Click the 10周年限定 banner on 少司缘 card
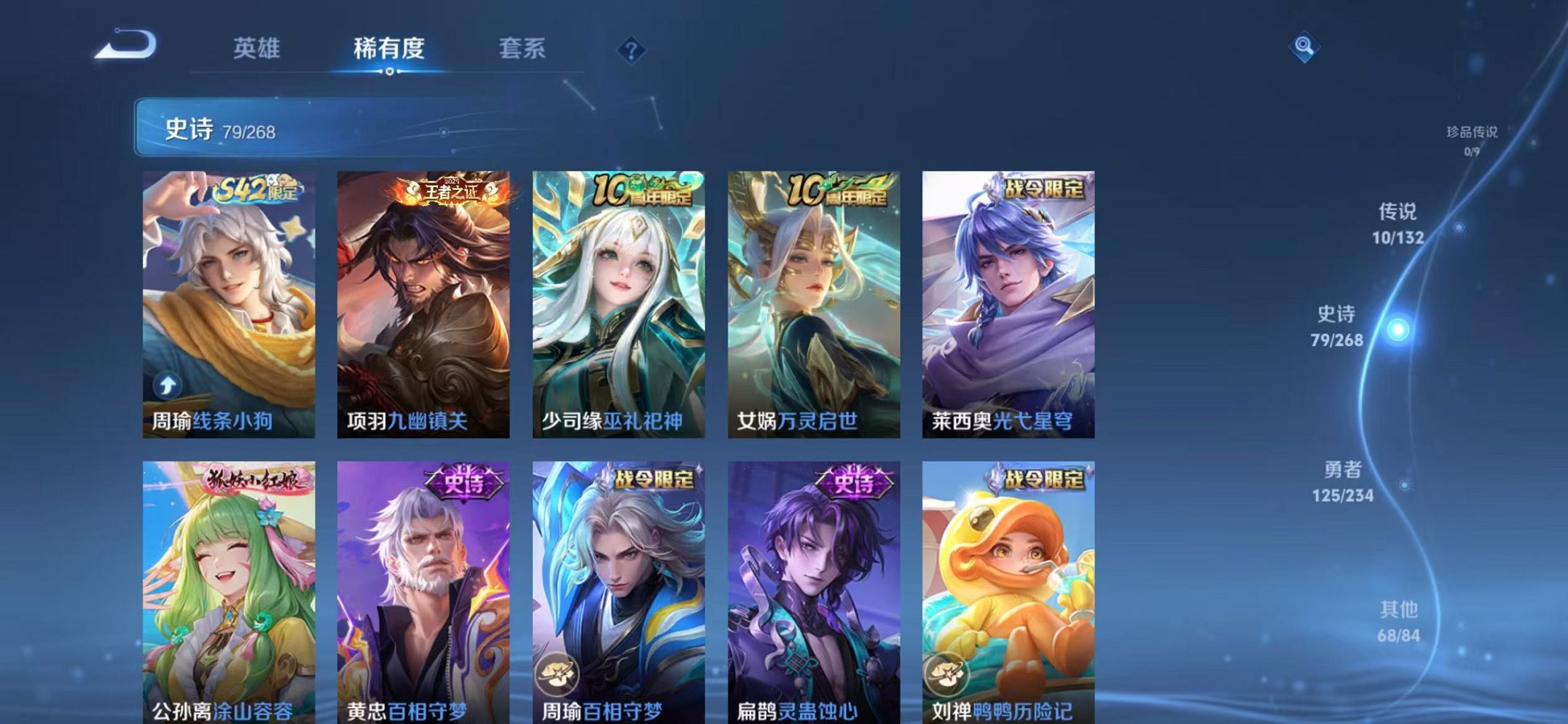1568x724 pixels. tap(645, 188)
